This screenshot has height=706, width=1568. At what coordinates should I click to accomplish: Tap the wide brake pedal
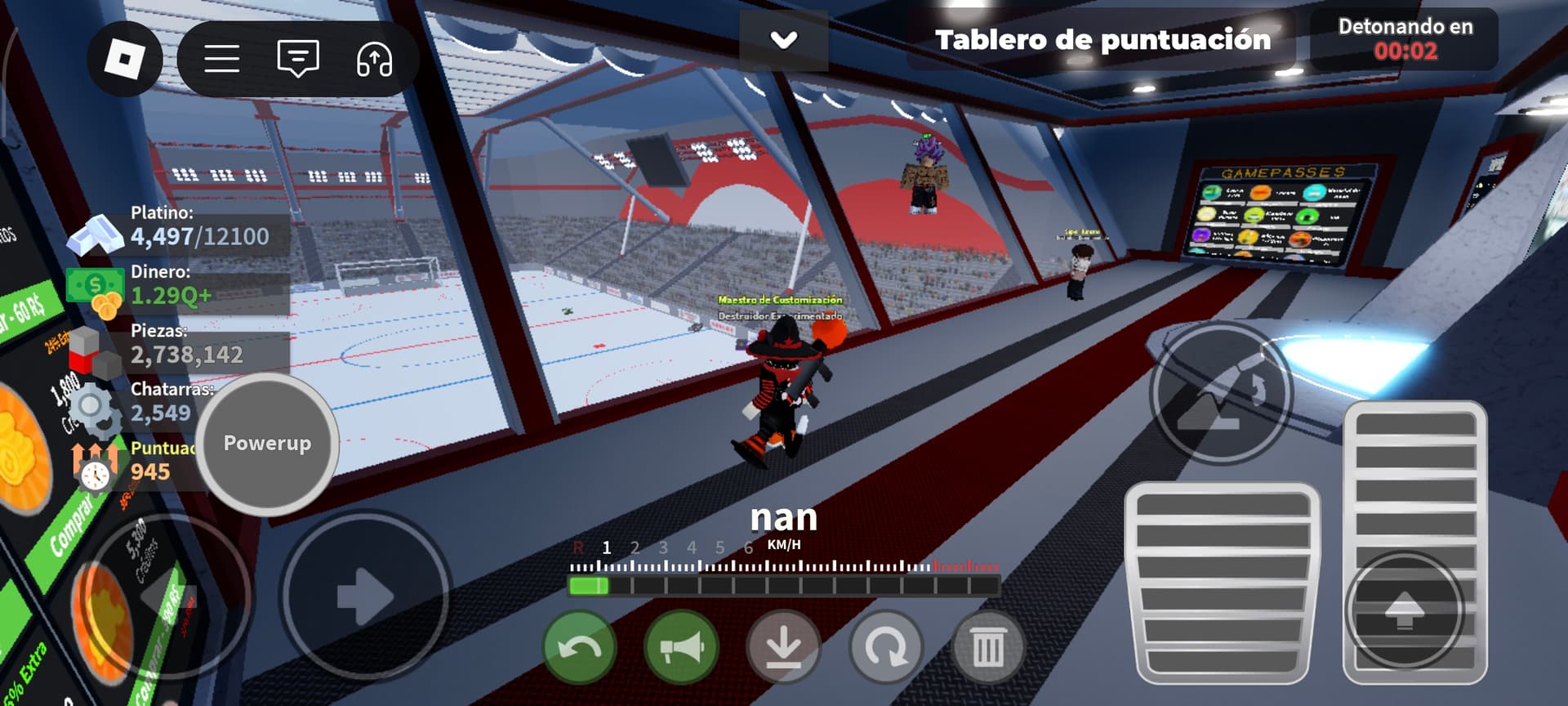point(1222,582)
